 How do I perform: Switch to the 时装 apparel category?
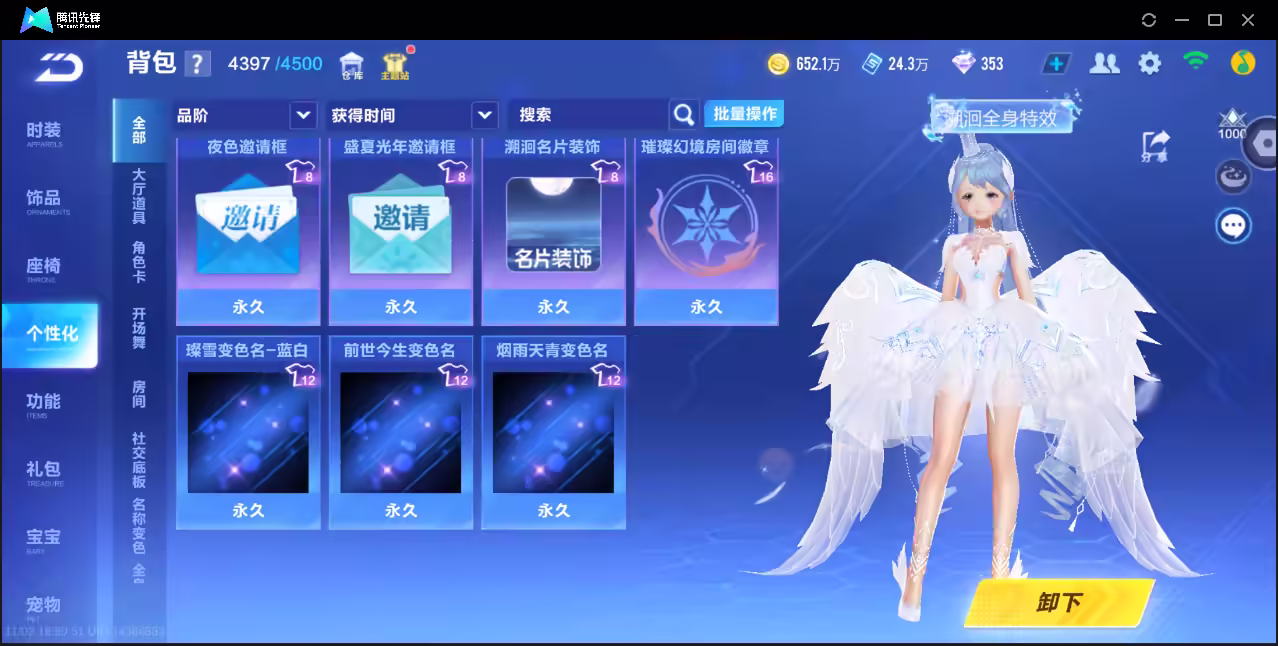(44, 133)
